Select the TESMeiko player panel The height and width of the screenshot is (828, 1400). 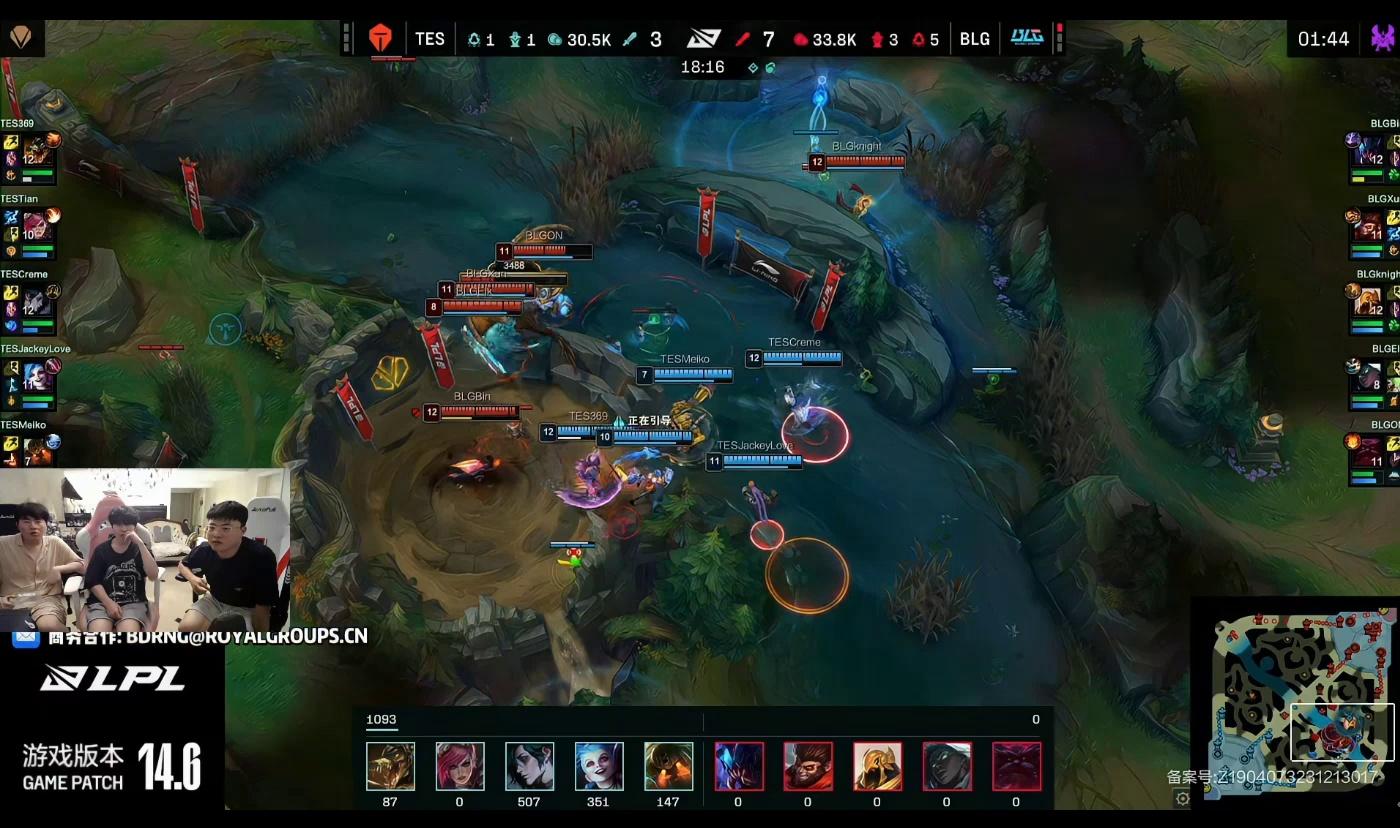coord(30,446)
